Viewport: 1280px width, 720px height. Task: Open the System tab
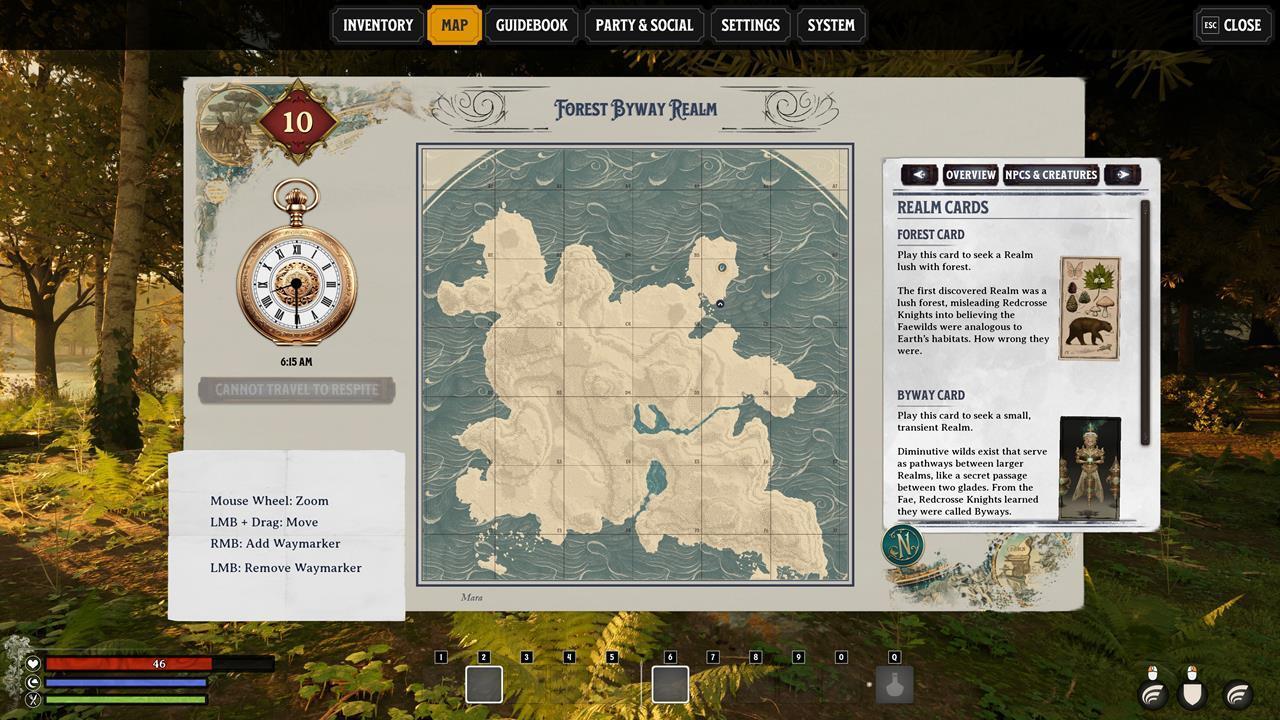tap(831, 25)
